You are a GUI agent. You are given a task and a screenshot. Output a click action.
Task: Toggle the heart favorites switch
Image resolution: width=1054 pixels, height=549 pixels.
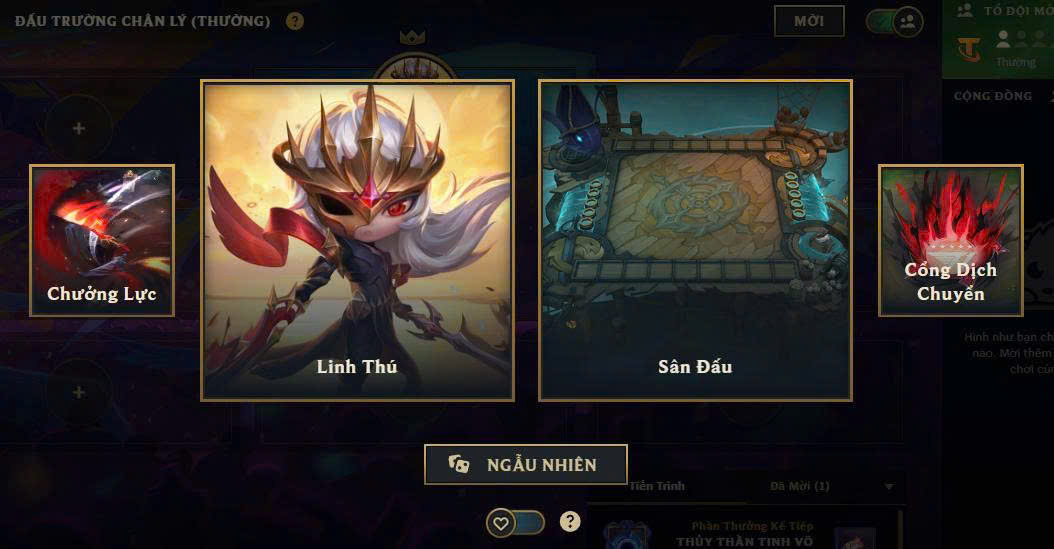515,522
